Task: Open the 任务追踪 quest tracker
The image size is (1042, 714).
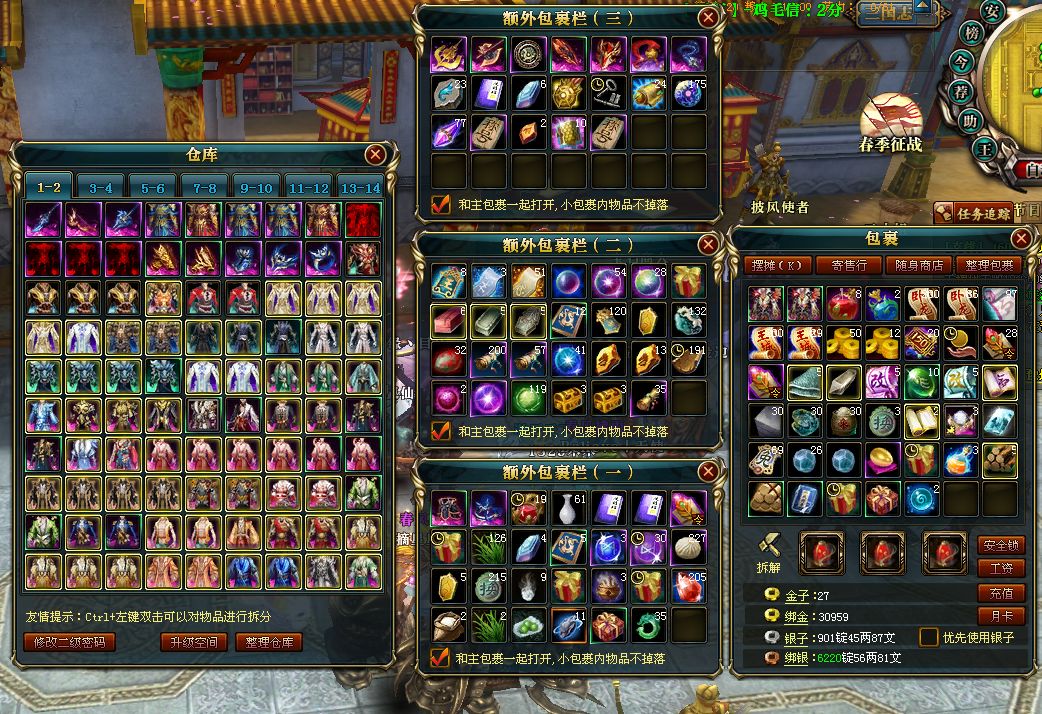Action: (x=973, y=212)
